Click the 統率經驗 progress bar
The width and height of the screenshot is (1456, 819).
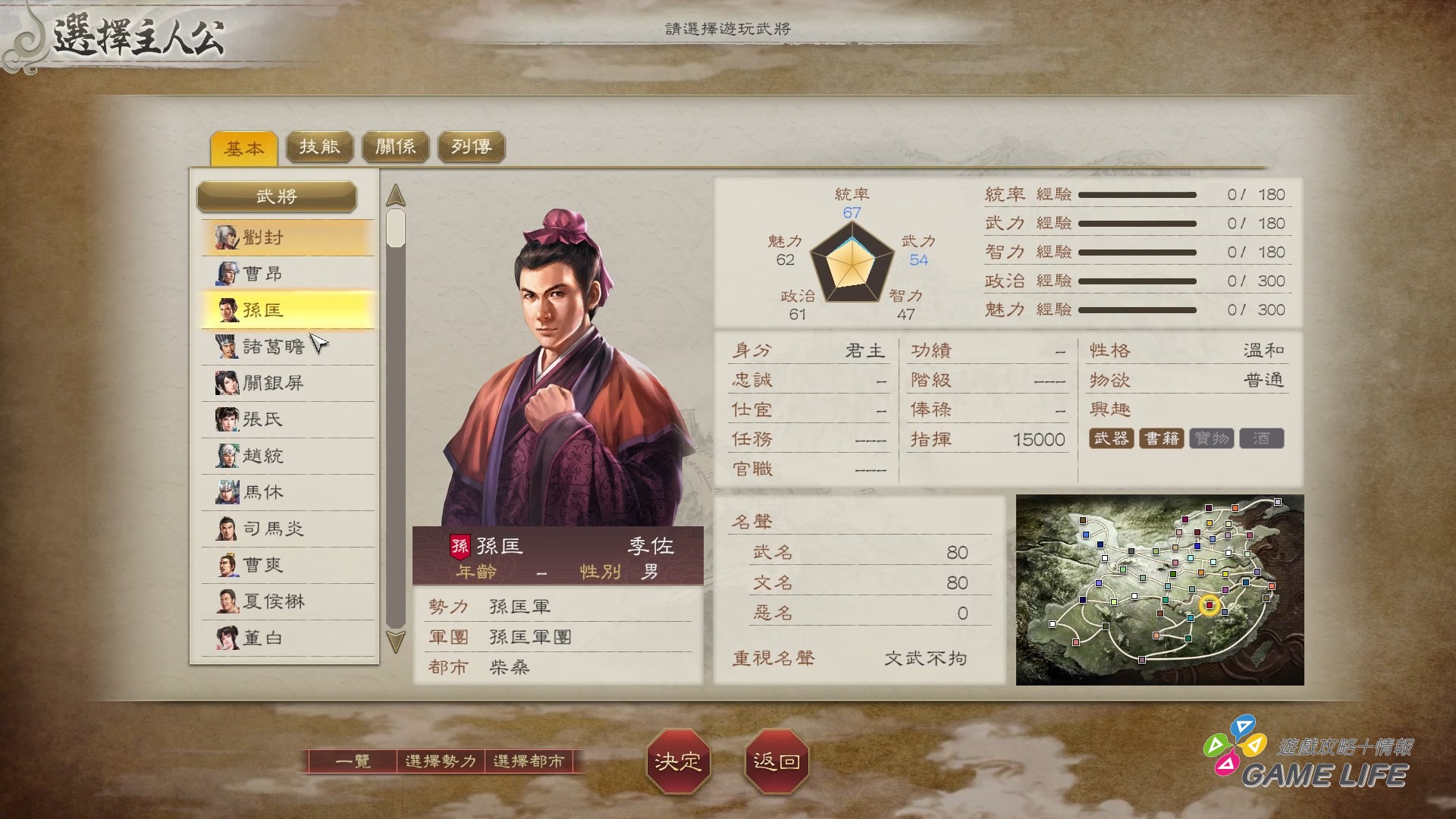click(x=1137, y=194)
